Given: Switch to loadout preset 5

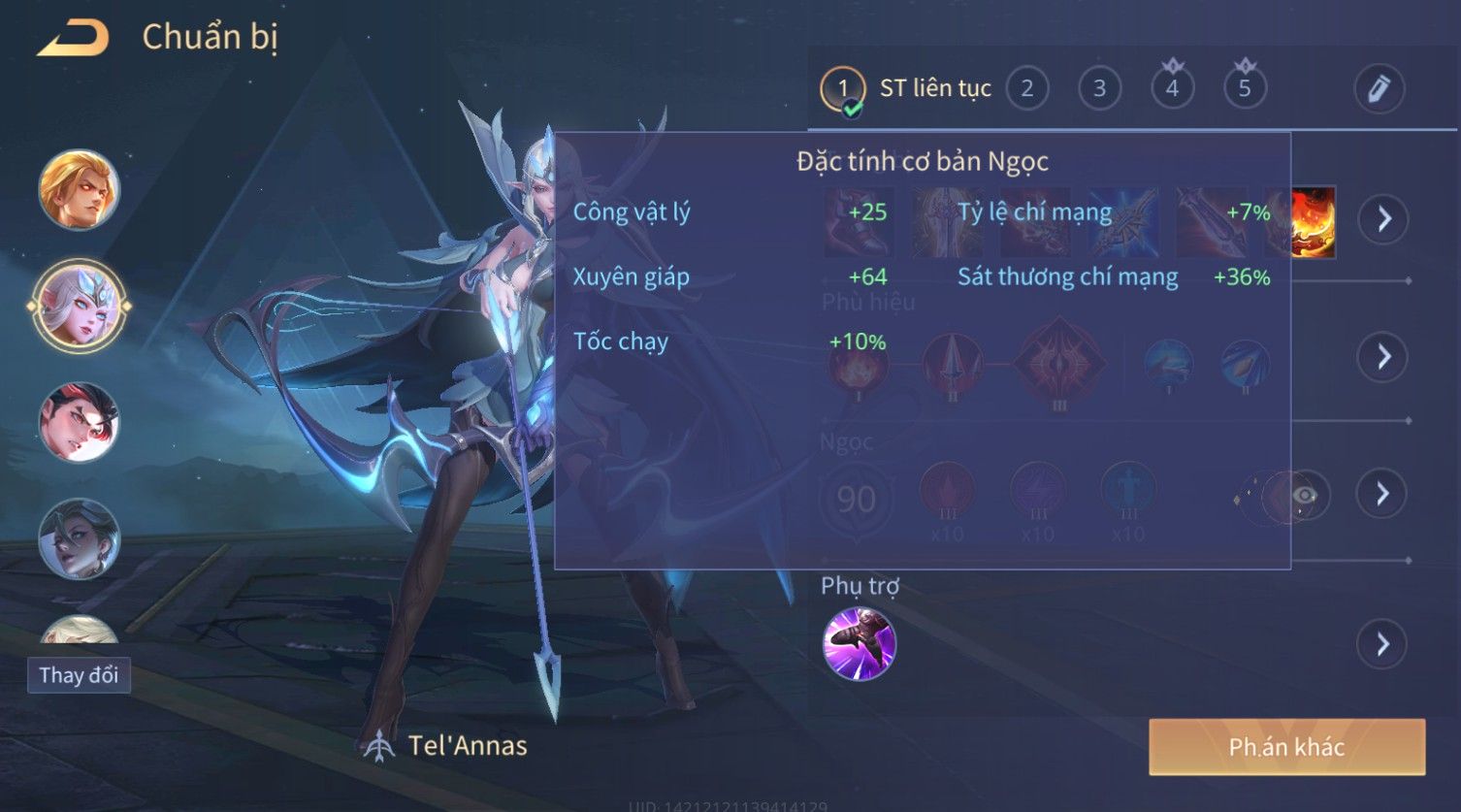Looking at the screenshot, I should pyautogui.click(x=1245, y=89).
